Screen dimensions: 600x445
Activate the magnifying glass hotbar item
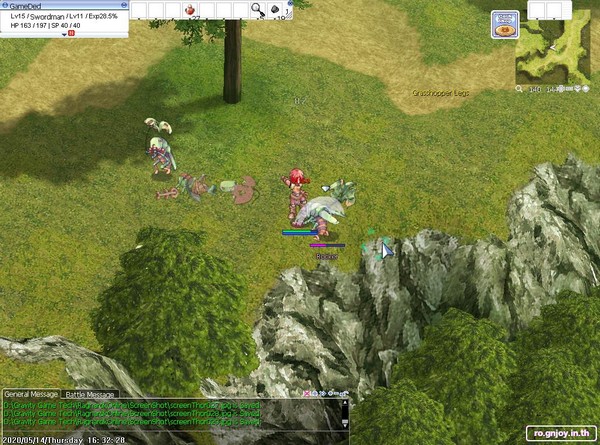(x=257, y=10)
